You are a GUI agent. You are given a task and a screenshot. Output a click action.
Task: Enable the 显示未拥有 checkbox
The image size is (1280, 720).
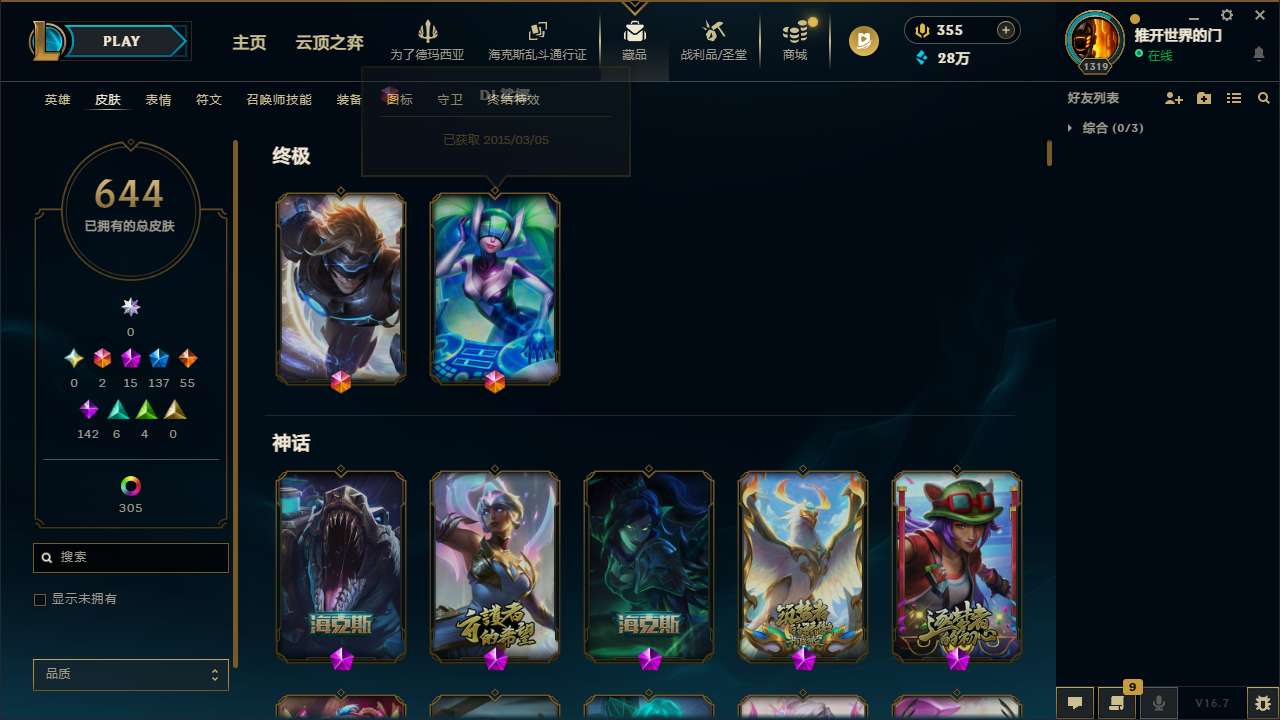tap(40, 599)
